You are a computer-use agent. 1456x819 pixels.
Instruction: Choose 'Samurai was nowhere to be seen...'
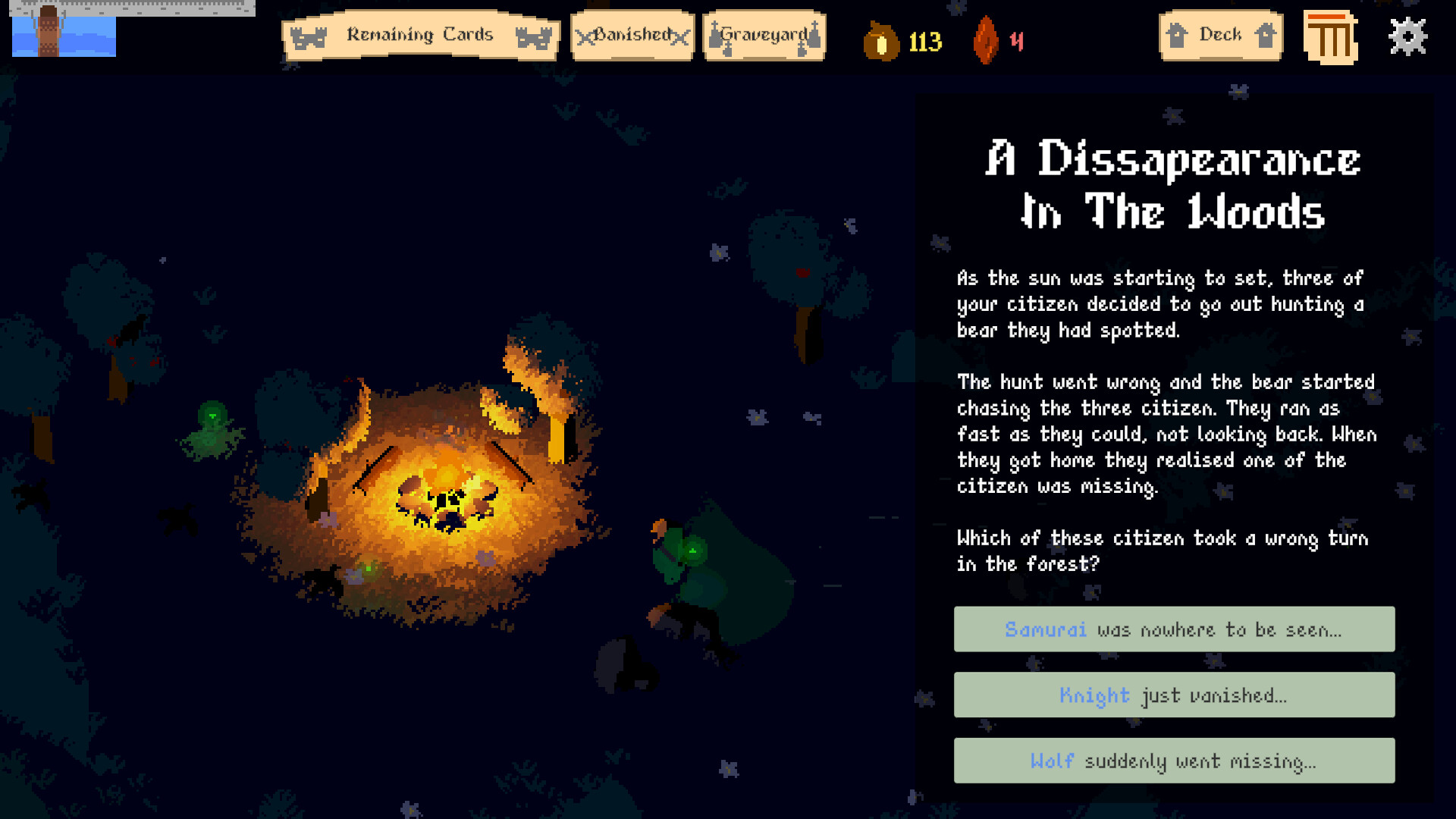pyautogui.click(x=1174, y=629)
